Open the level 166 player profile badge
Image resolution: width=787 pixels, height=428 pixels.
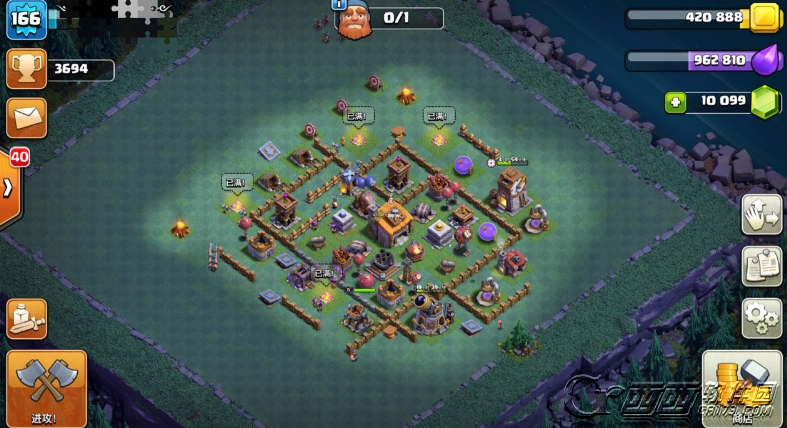[x=26, y=22]
